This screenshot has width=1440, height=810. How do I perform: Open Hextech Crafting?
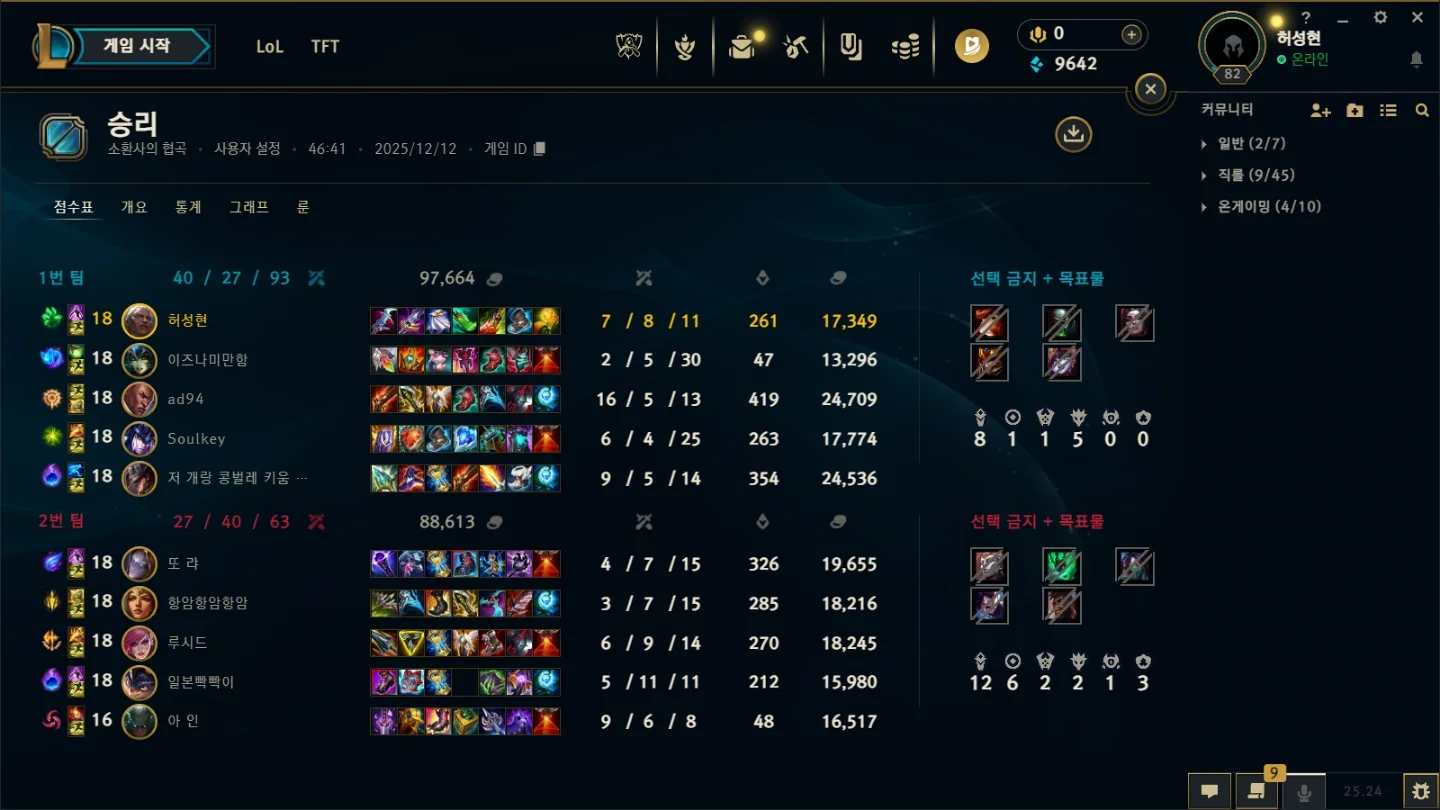pos(795,46)
